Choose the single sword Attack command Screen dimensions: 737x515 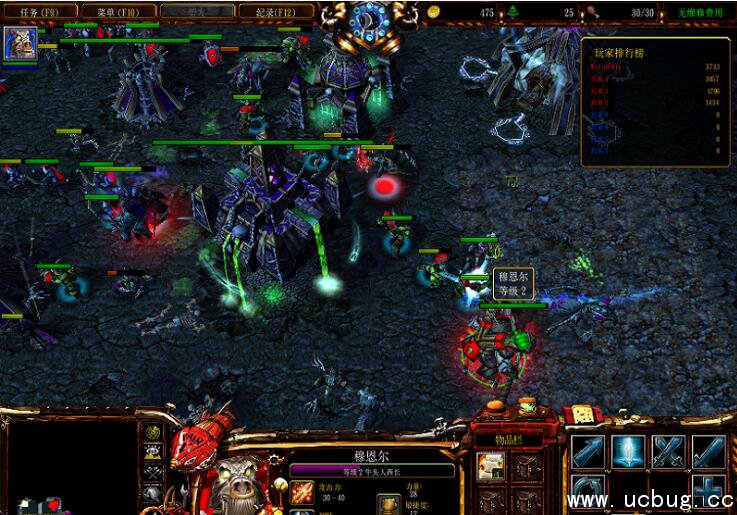point(709,452)
